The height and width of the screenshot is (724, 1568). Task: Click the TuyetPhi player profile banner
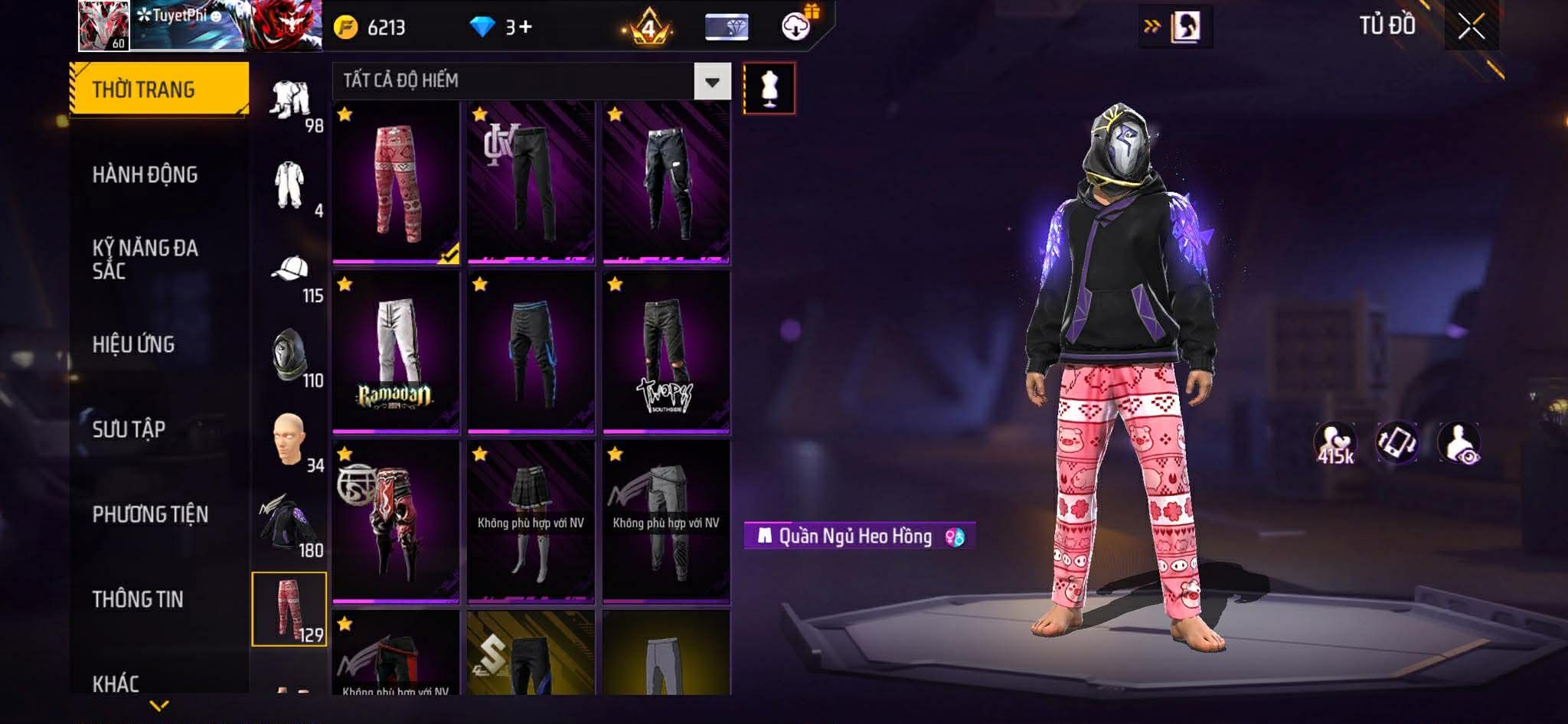click(x=201, y=26)
